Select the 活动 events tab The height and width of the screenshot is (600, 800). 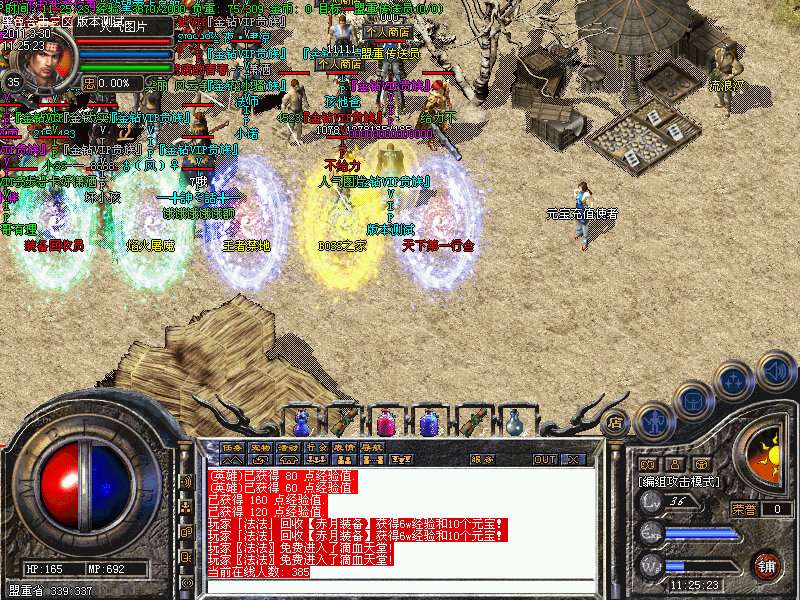click(x=288, y=446)
